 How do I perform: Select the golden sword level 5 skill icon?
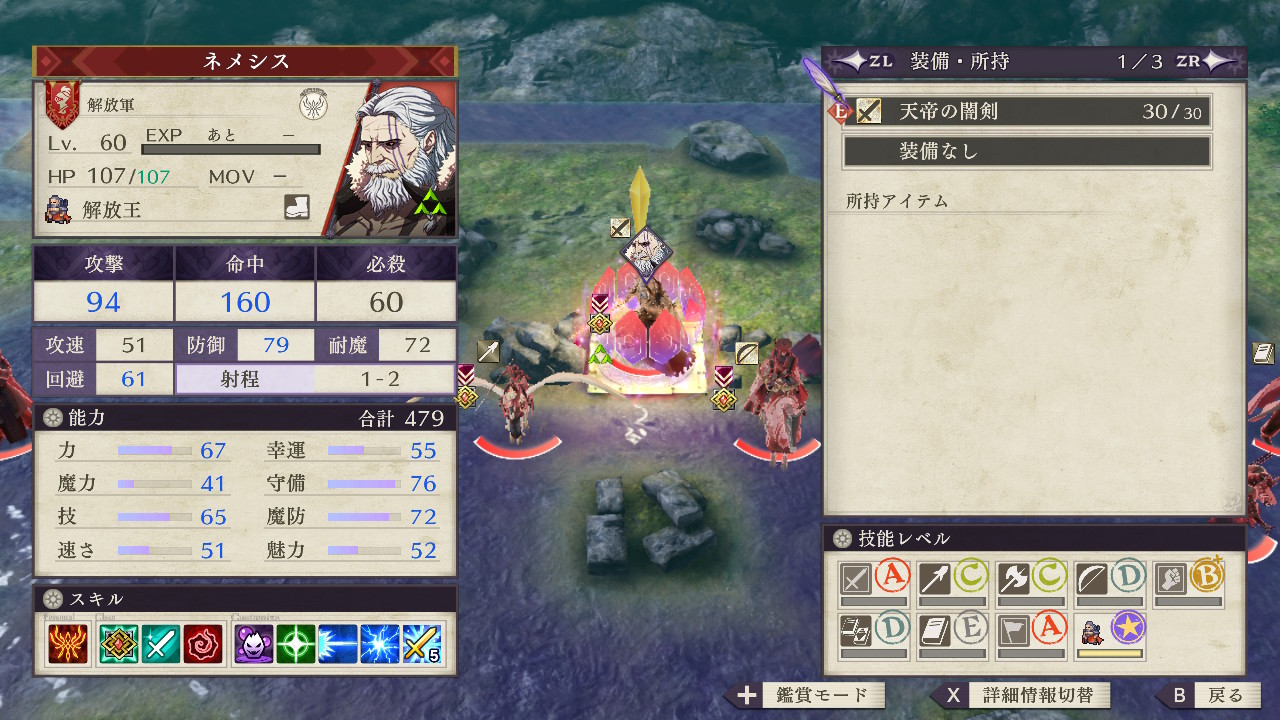[x=423, y=645]
